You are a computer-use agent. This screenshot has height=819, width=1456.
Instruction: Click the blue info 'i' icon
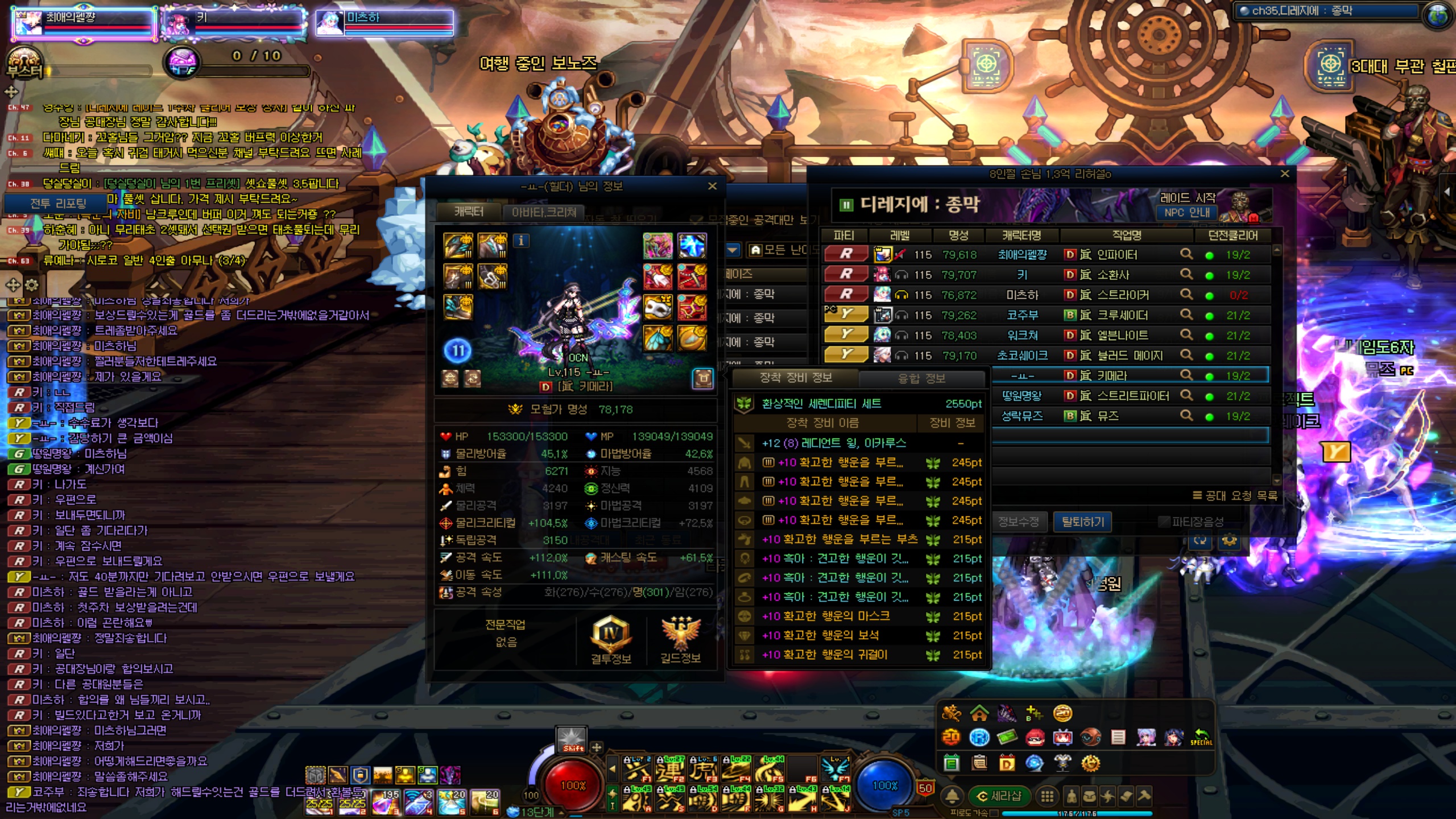coord(521,241)
